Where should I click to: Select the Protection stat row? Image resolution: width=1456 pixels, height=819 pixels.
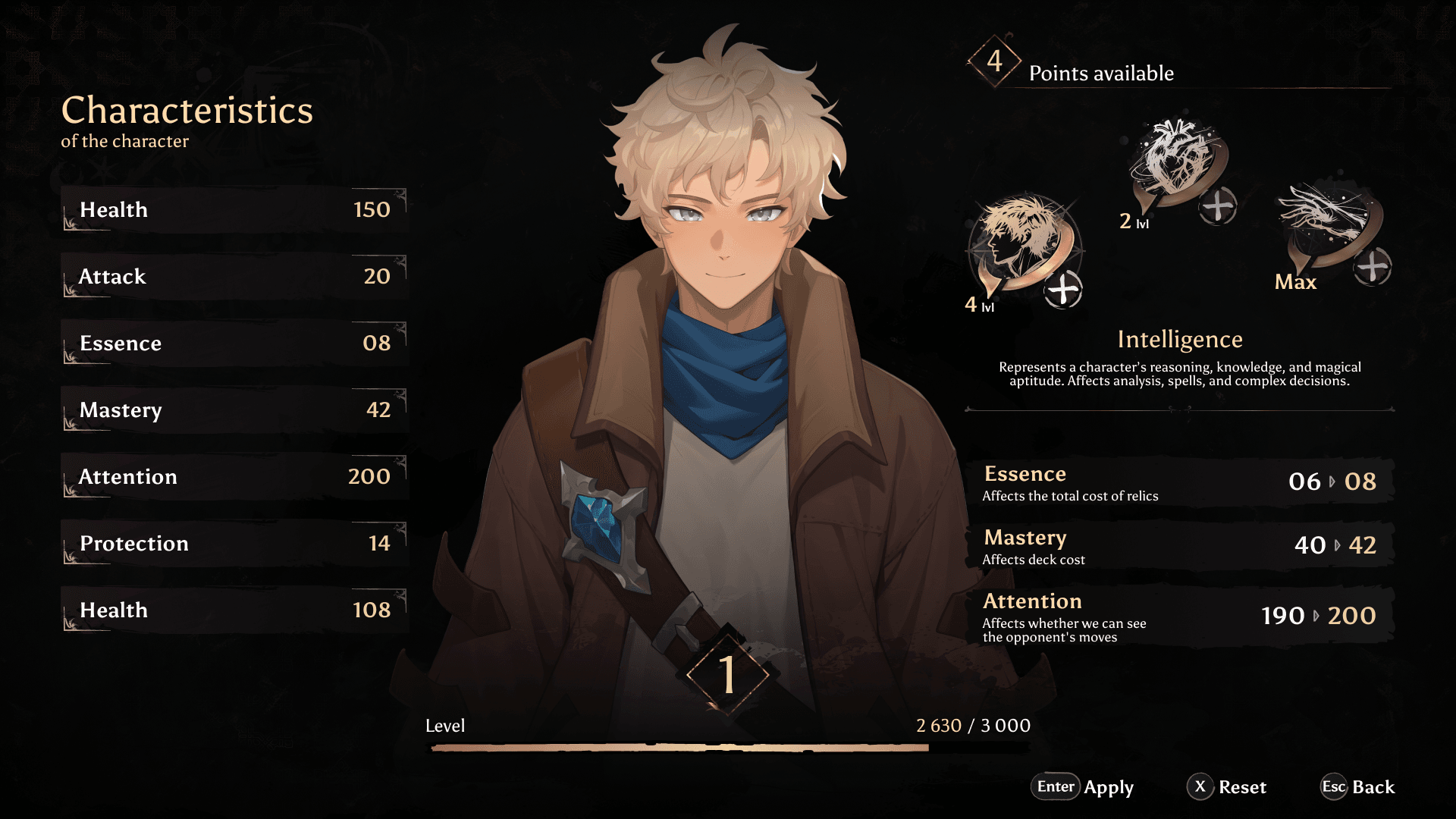coord(234,544)
